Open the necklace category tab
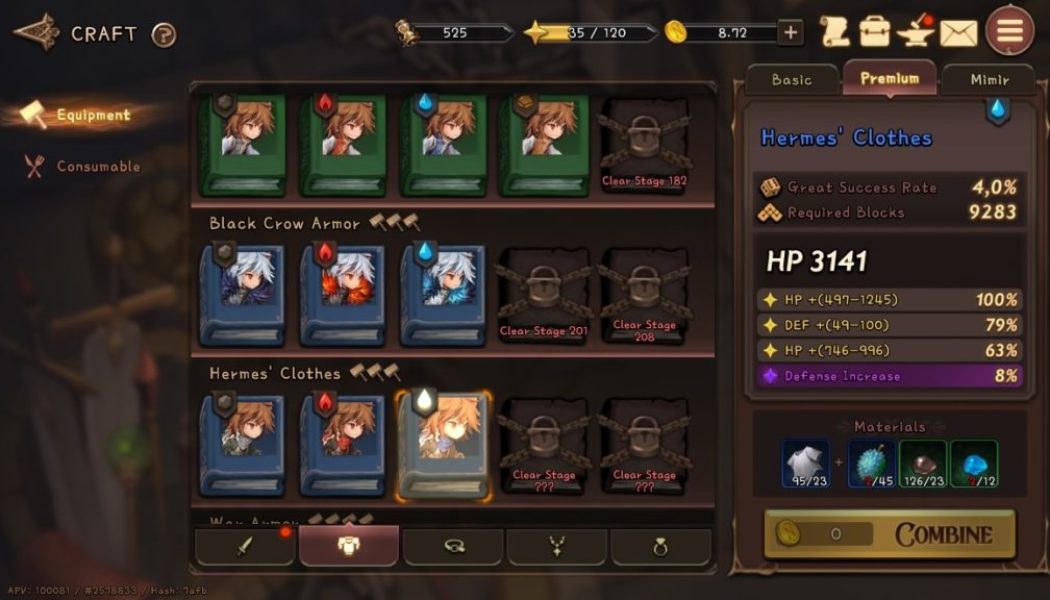 coord(556,547)
